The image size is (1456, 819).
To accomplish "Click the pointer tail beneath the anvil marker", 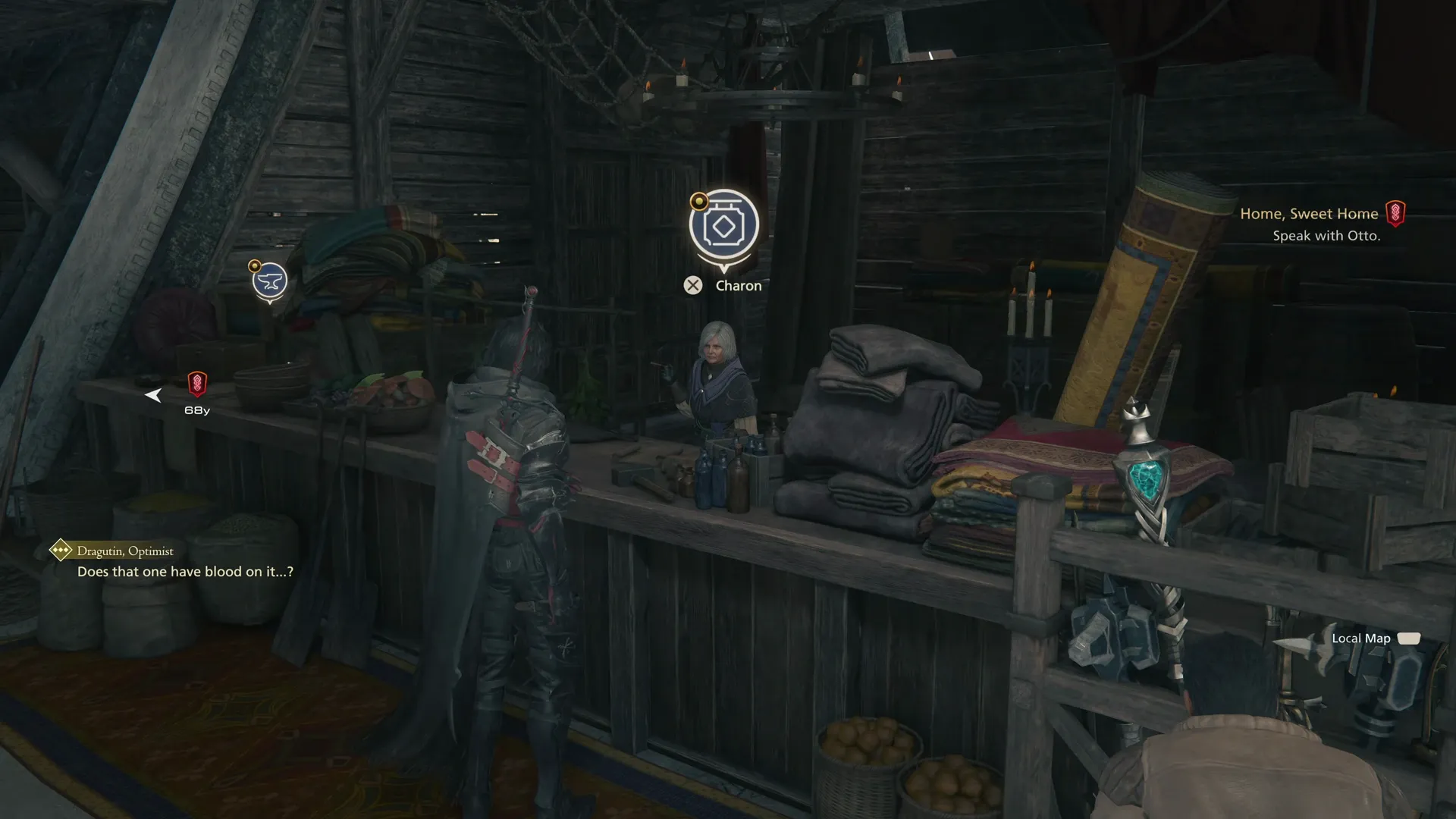I will coord(269,302).
